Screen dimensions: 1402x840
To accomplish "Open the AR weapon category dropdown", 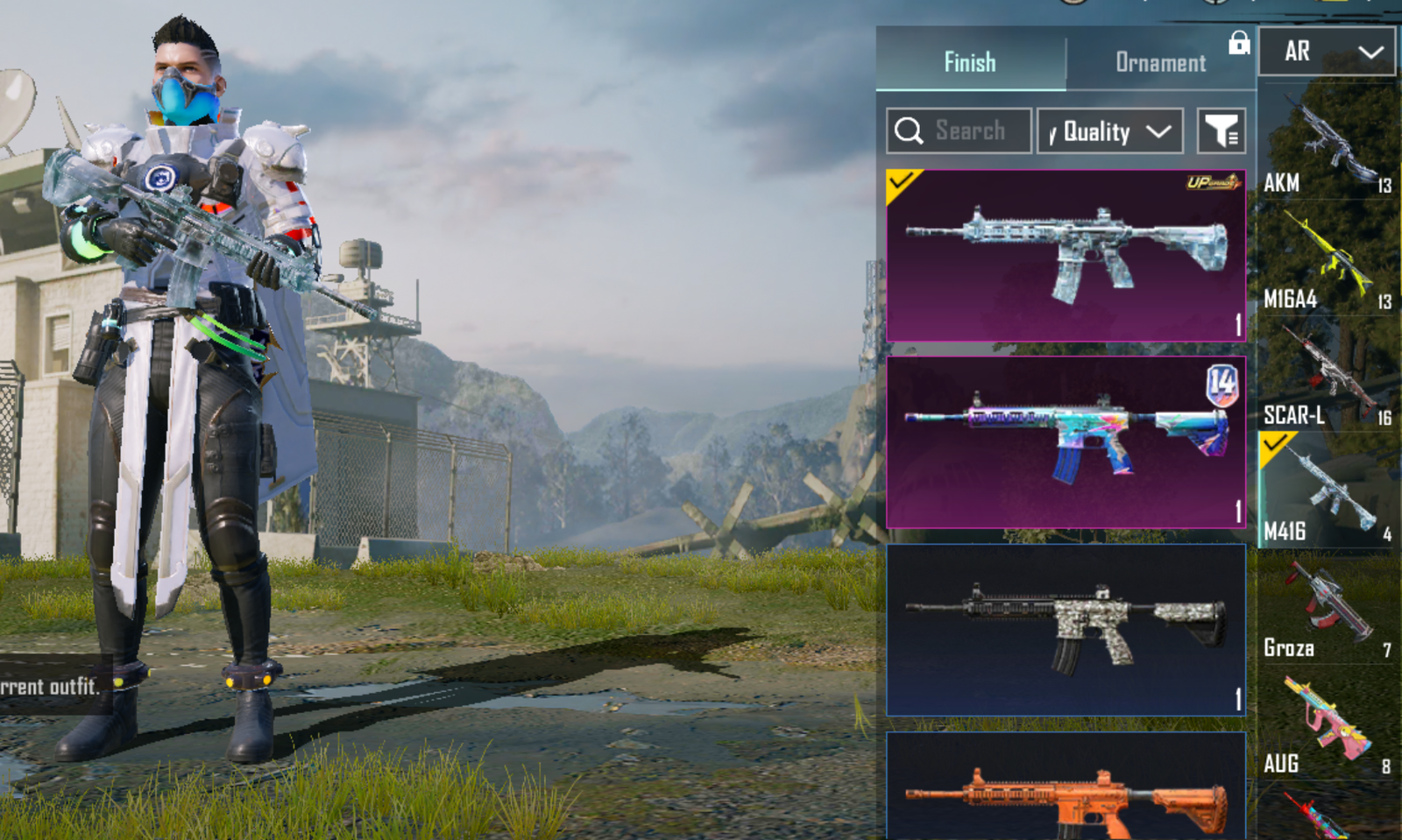I will (1326, 51).
